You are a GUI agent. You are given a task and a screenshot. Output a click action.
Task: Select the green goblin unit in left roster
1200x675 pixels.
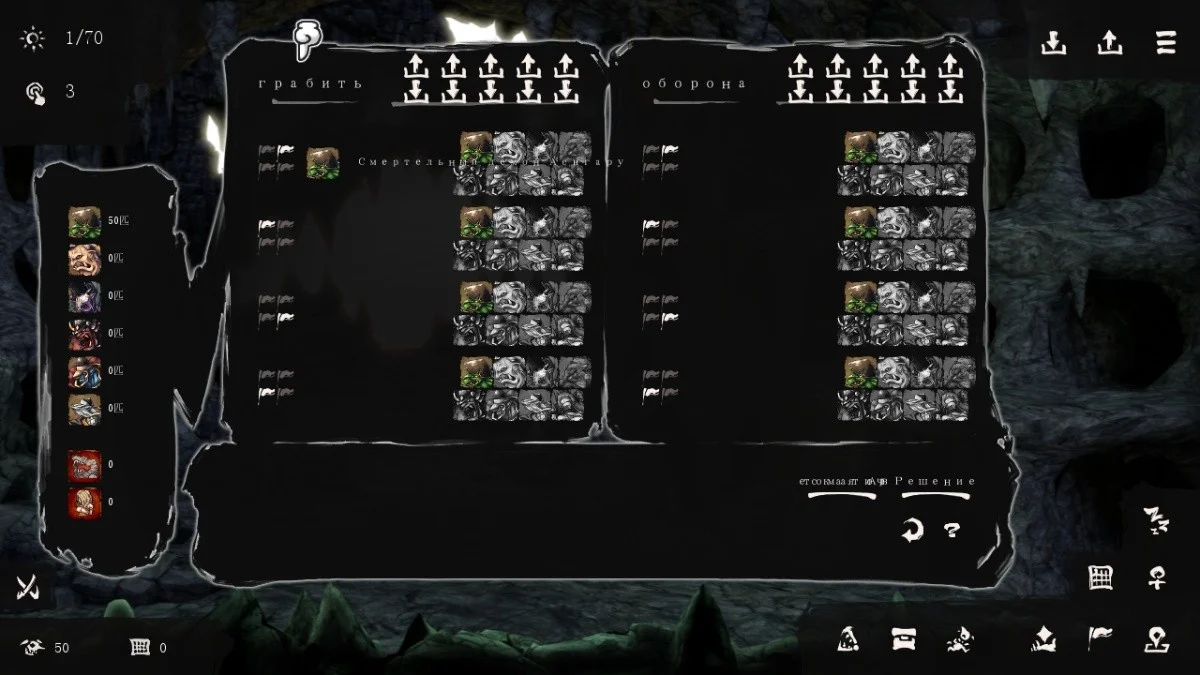pyautogui.click(x=84, y=221)
